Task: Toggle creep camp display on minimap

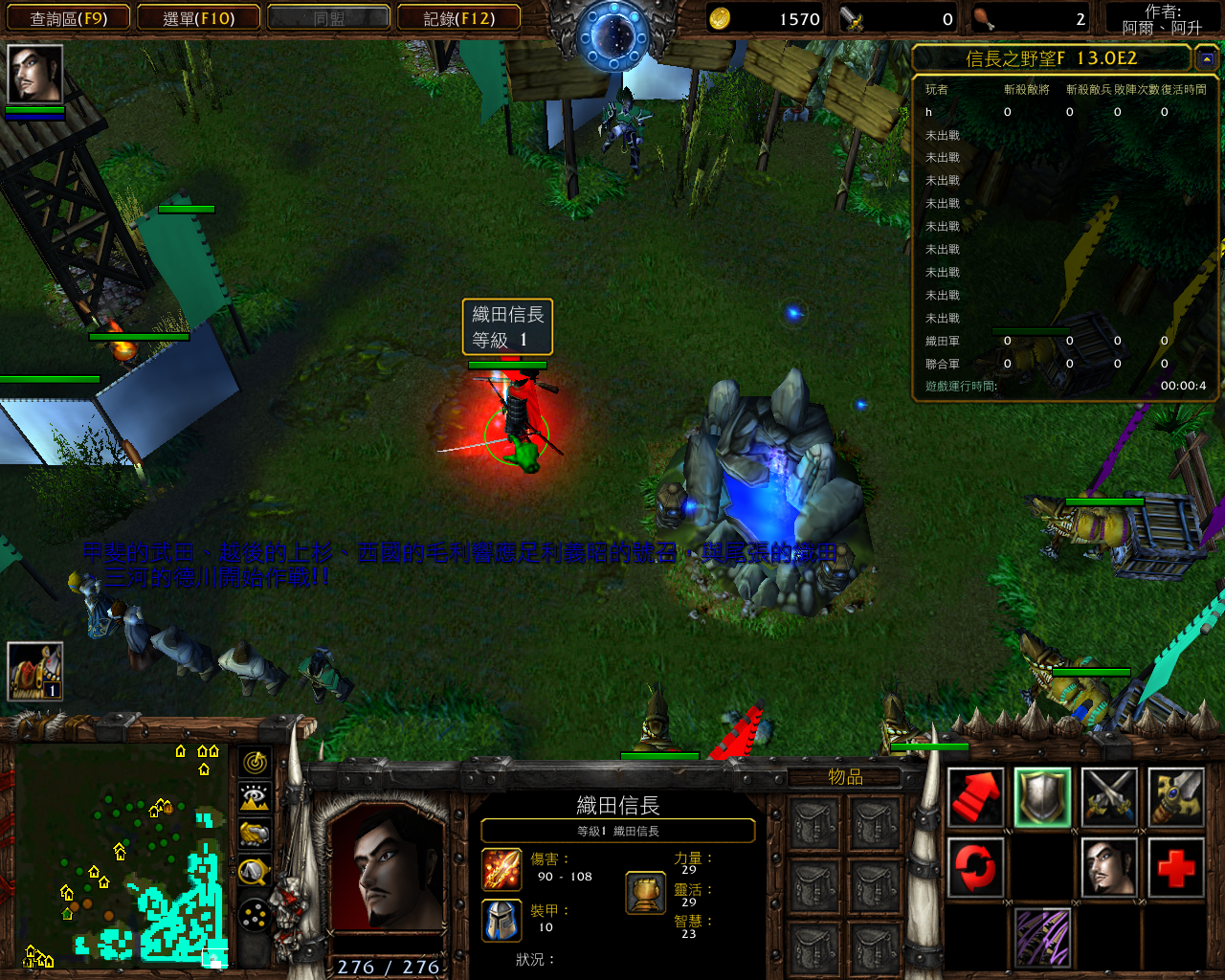Action: tap(255, 871)
